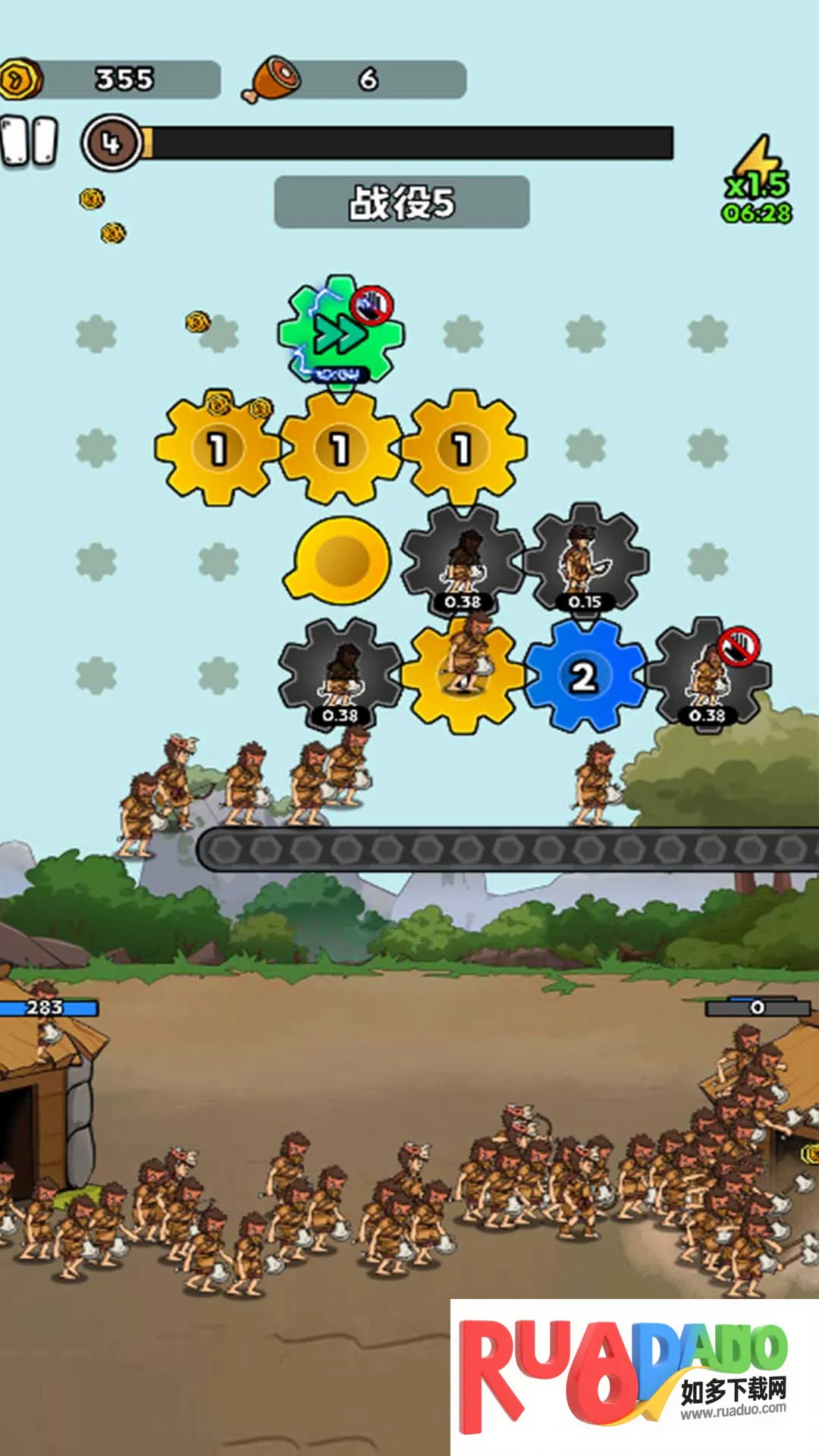
Task: Tap the x1.5 lightning speed boost icon
Action: [x=757, y=180]
